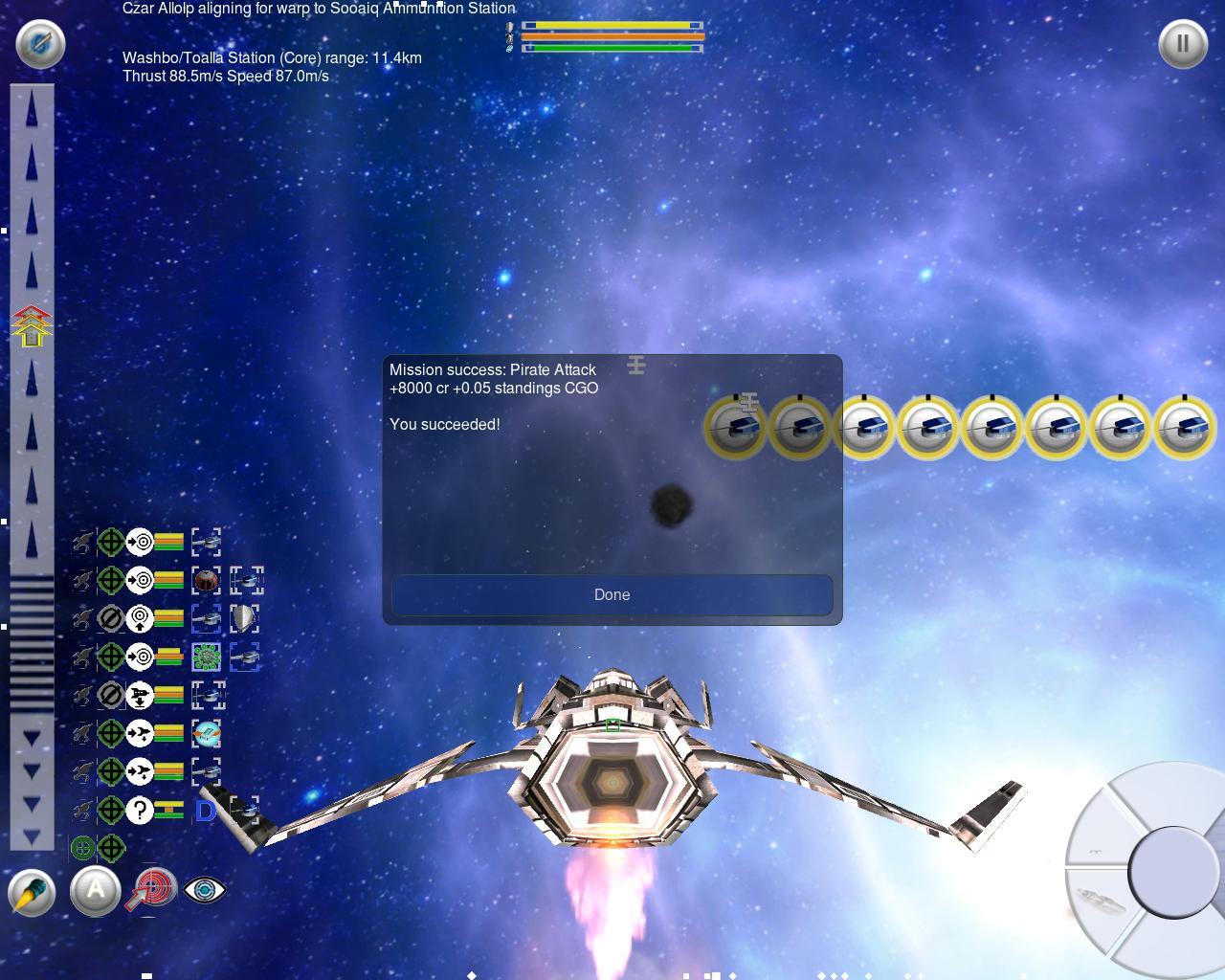
Task: Open the round compass button top-left
Action: pyautogui.click(x=40, y=44)
